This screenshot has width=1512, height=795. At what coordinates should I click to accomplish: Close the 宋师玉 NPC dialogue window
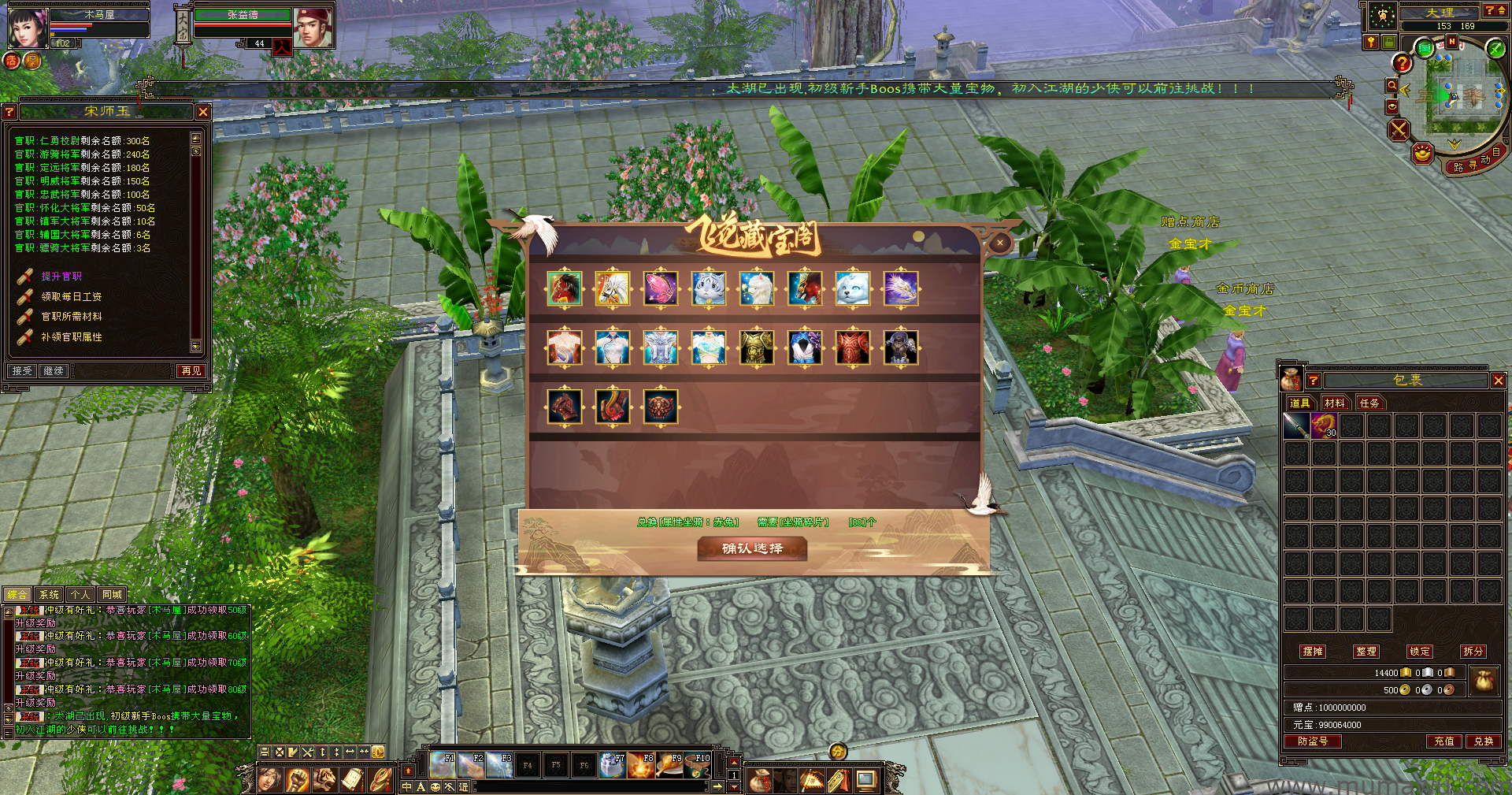coord(203,112)
